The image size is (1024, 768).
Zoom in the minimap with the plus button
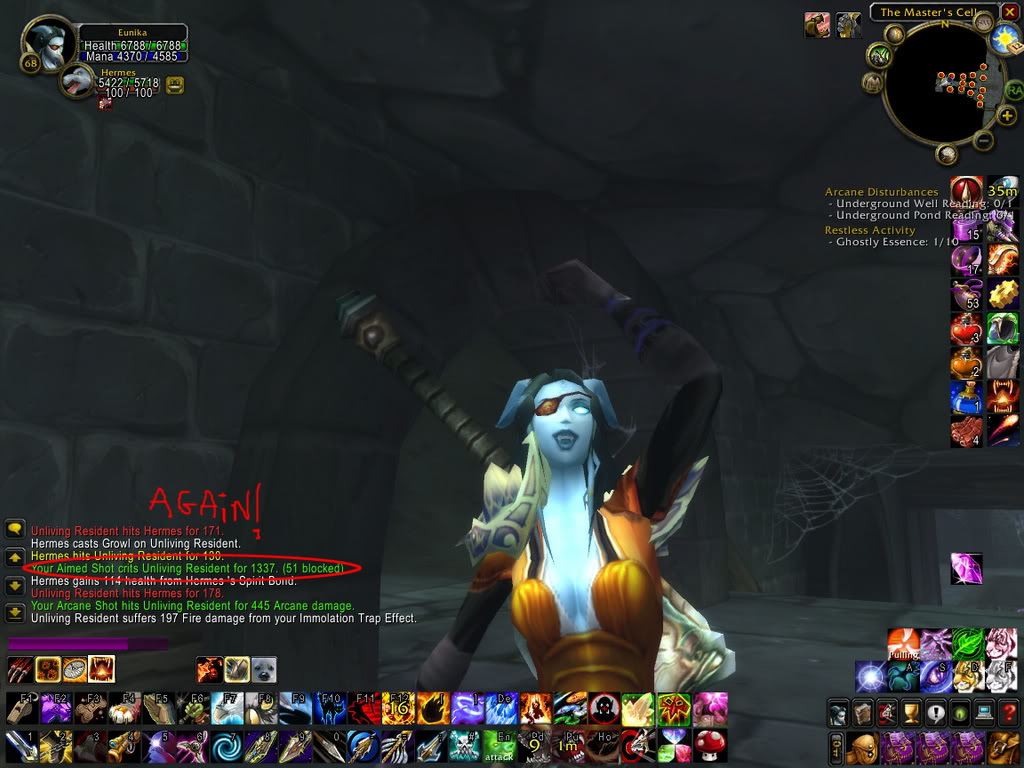click(1007, 115)
